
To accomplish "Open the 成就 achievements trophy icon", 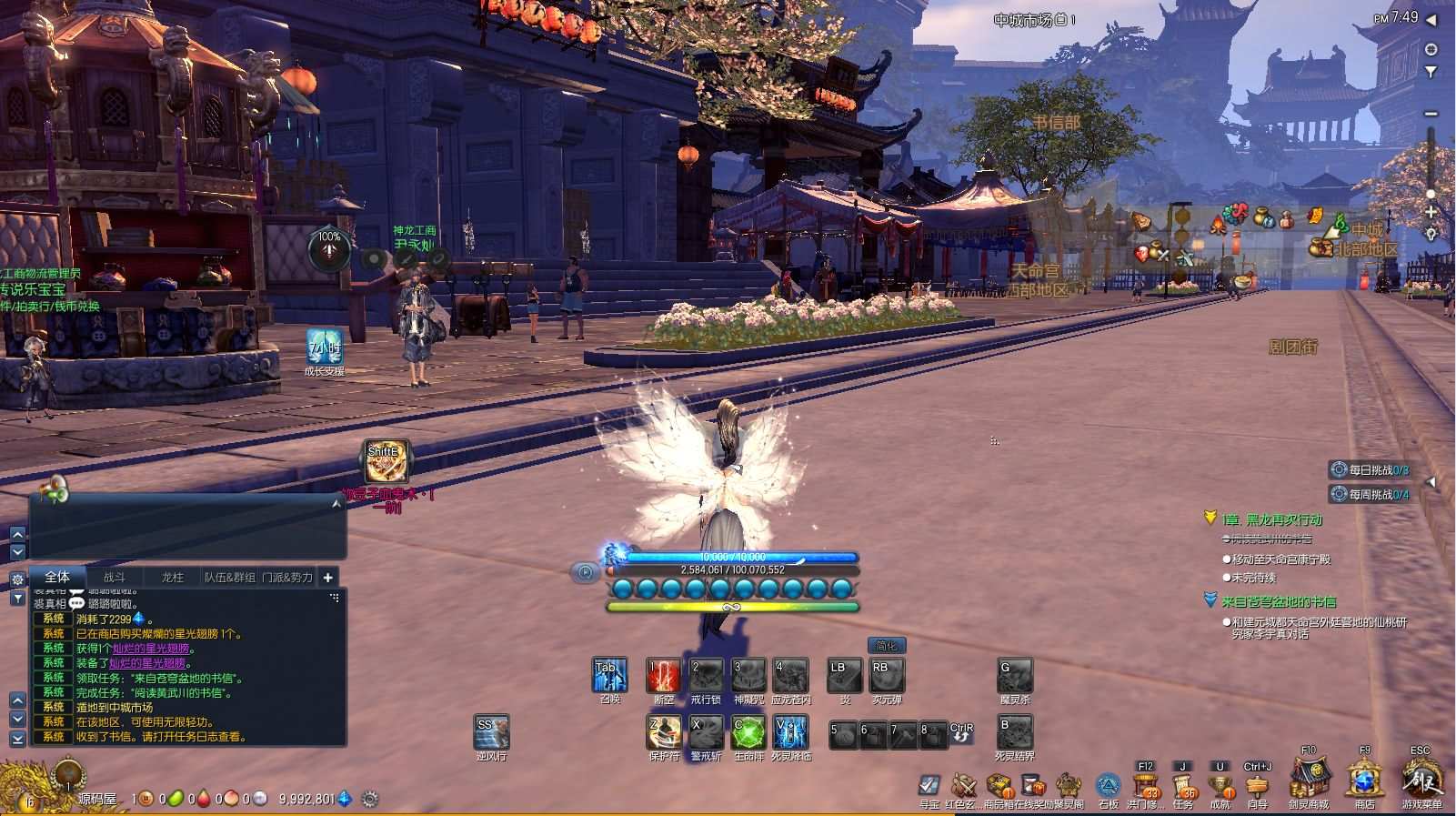I will 1221,784.
